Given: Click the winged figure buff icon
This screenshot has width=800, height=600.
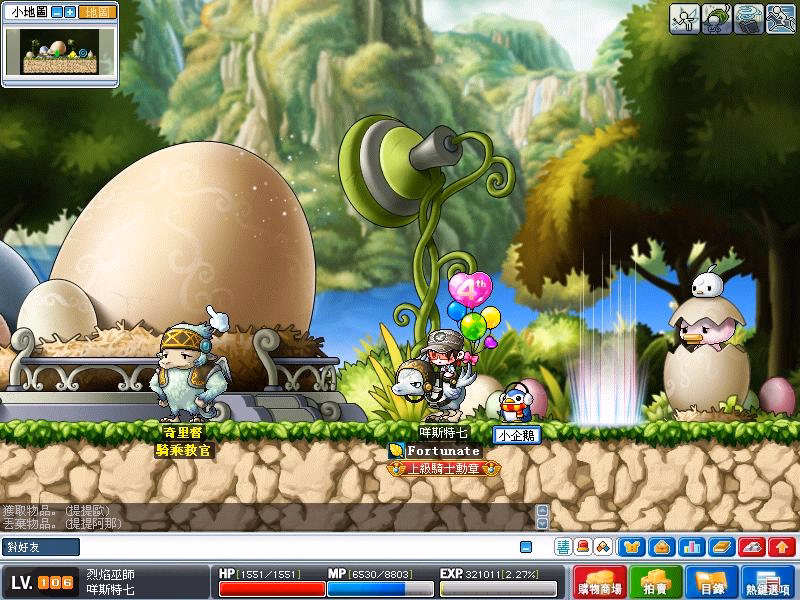Looking at the screenshot, I should (685, 19).
